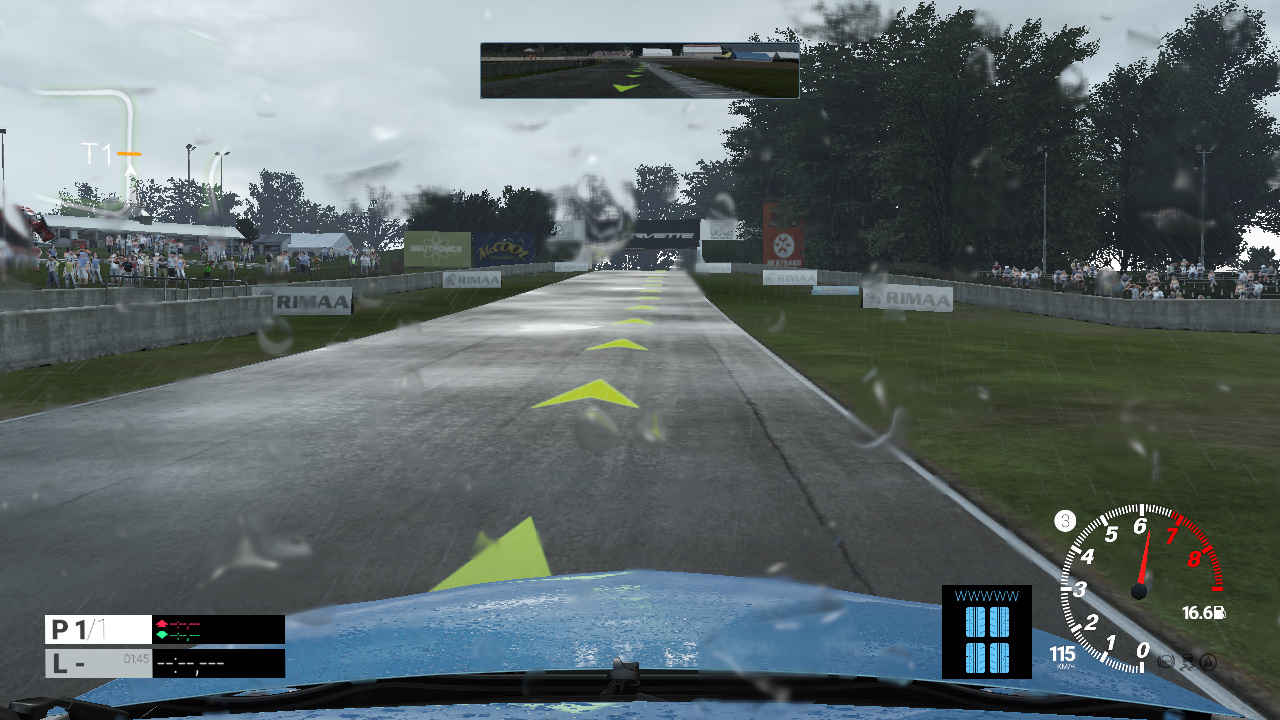Click the fuel pump icon
Screen dimensions: 1280x720
click(x=1219, y=613)
